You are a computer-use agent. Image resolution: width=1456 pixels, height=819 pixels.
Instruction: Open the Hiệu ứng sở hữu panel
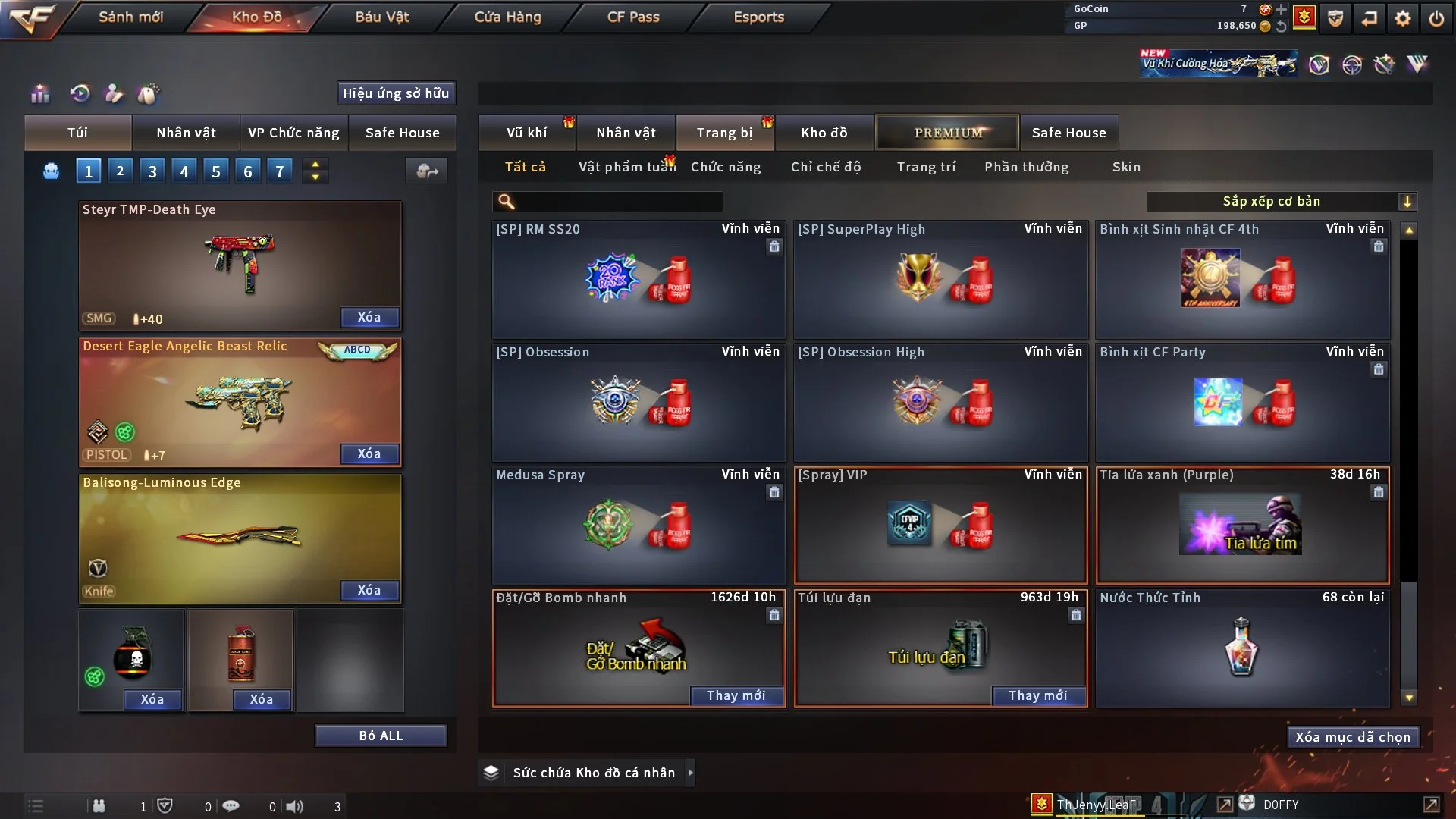point(395,93)
